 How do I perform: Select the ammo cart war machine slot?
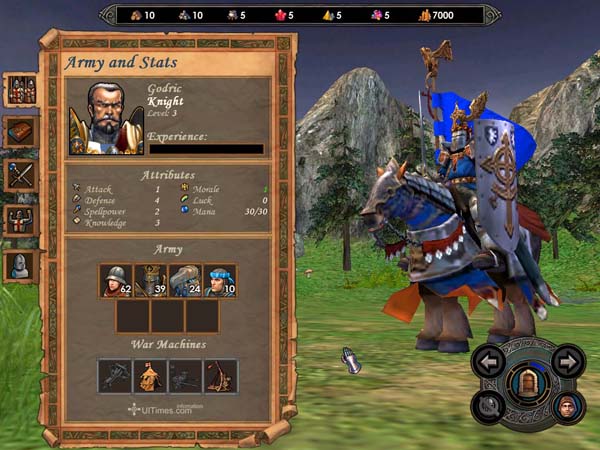click(185, 376)
